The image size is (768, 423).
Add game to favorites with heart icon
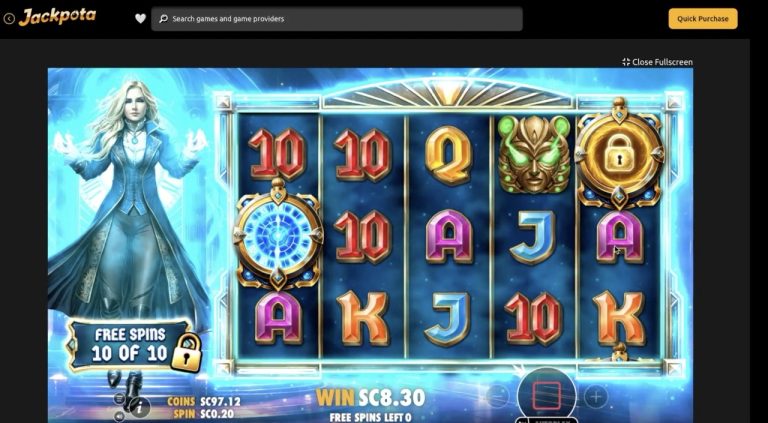click(140, 19)
